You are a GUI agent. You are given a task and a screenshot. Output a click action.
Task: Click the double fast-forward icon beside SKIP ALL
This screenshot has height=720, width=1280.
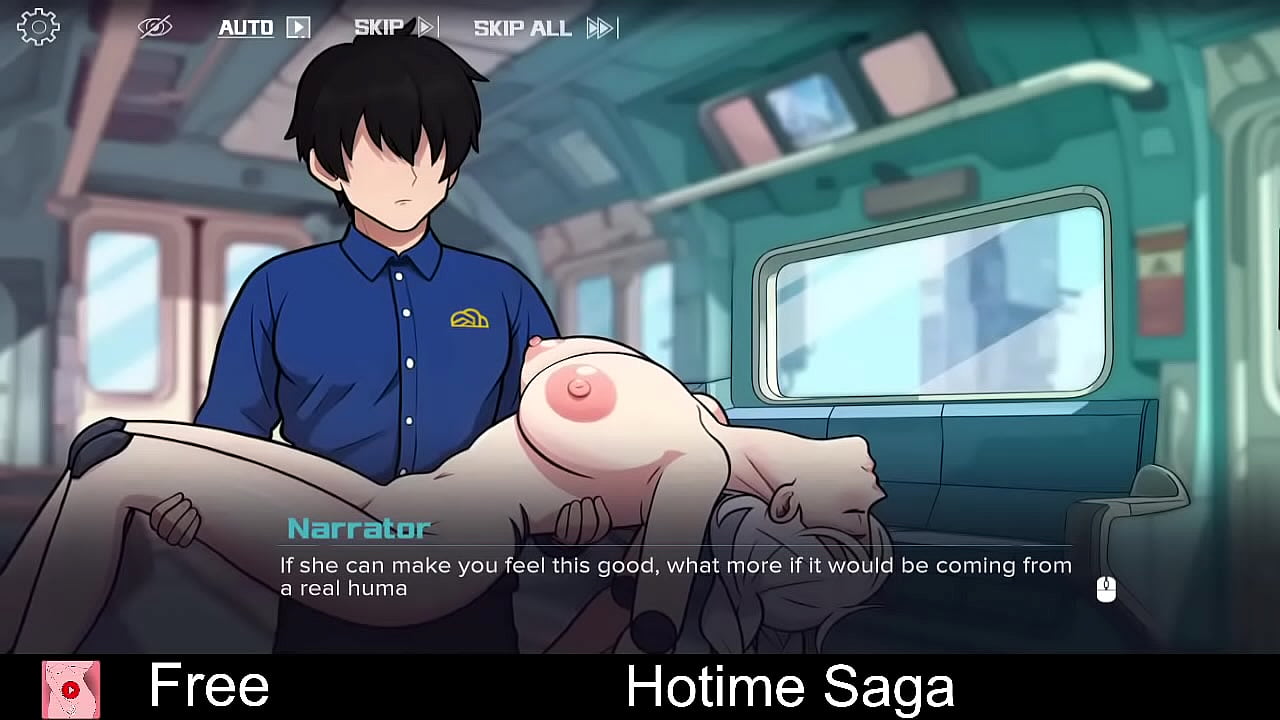(599, 29)
